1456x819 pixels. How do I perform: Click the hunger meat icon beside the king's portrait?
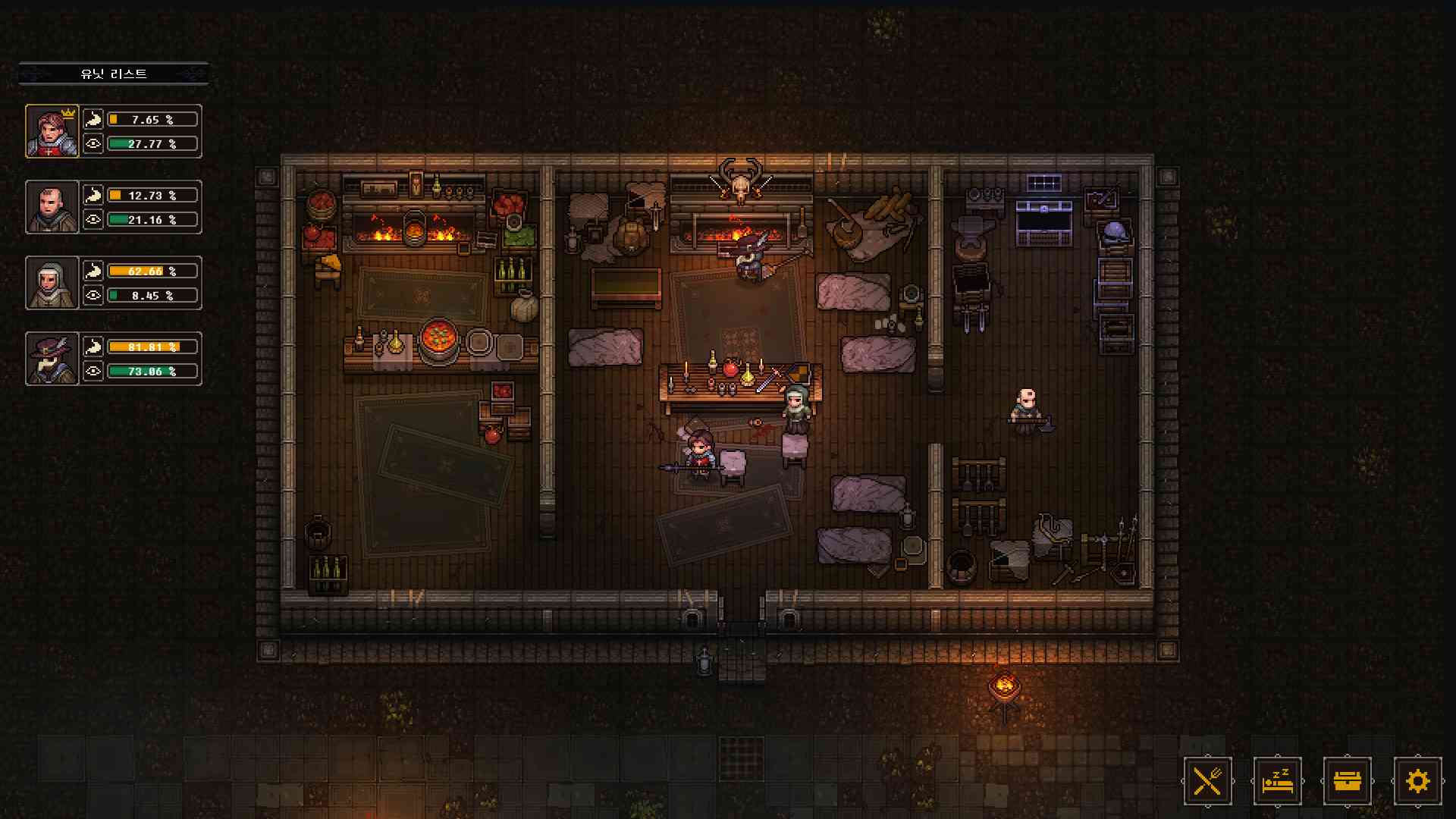coord(93,118)
